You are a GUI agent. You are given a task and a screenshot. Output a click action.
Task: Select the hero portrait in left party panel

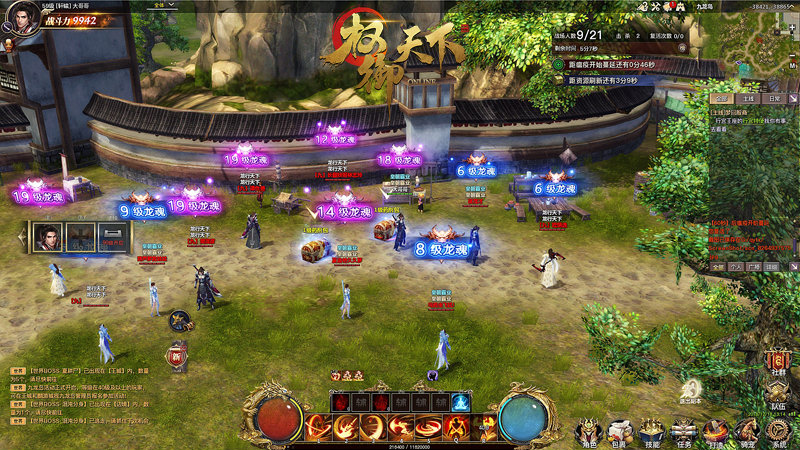click(x=46, y=237)
